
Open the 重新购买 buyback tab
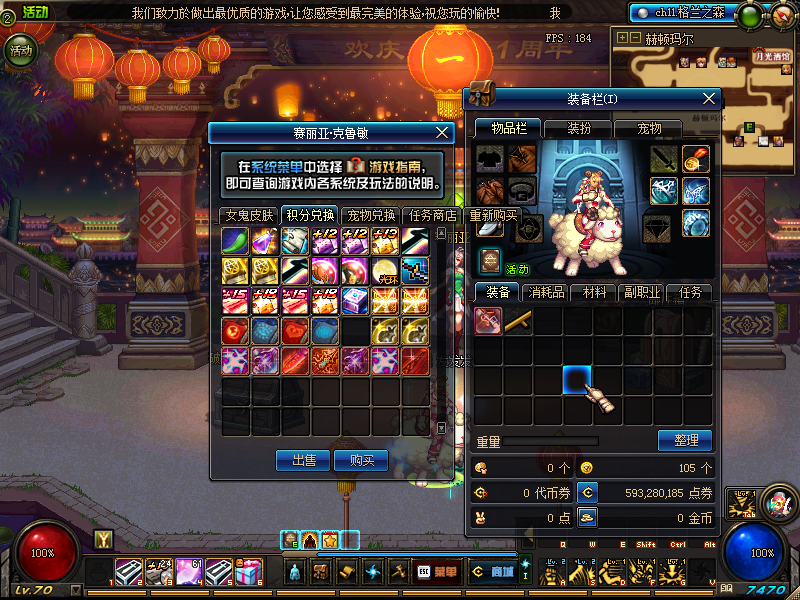[493, 215]
